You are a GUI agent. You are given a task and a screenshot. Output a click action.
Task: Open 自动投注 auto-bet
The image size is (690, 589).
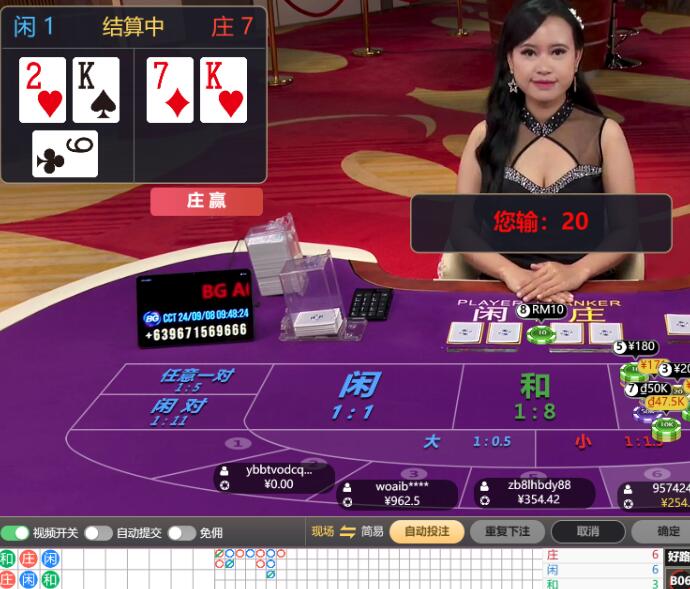tap(426, 532)
